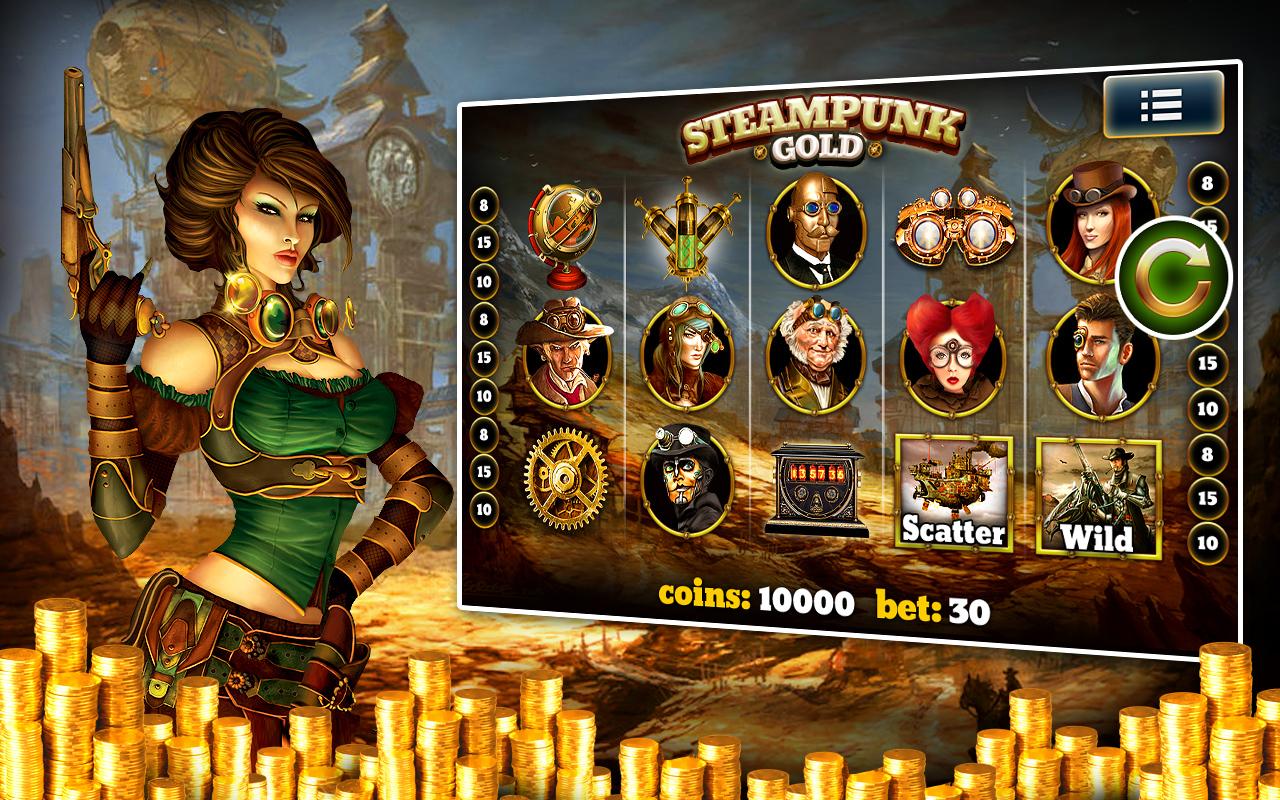Spin the reels with the green arrow button
Image resolution: width=1280 pixels, height=800 pixels.
coord(1175,274)
